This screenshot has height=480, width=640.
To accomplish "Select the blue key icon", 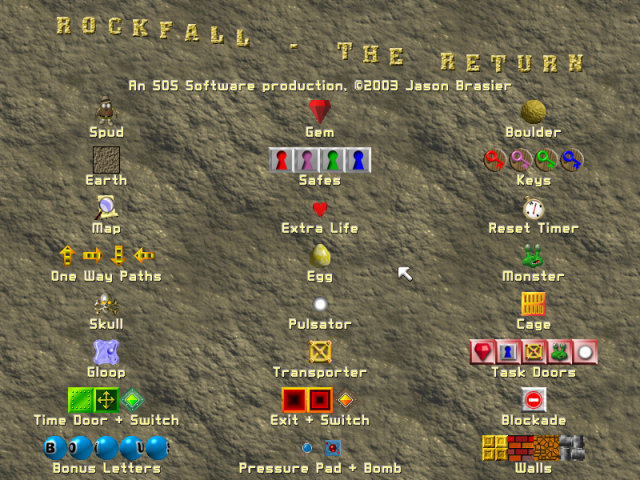I will click(572, 160).
